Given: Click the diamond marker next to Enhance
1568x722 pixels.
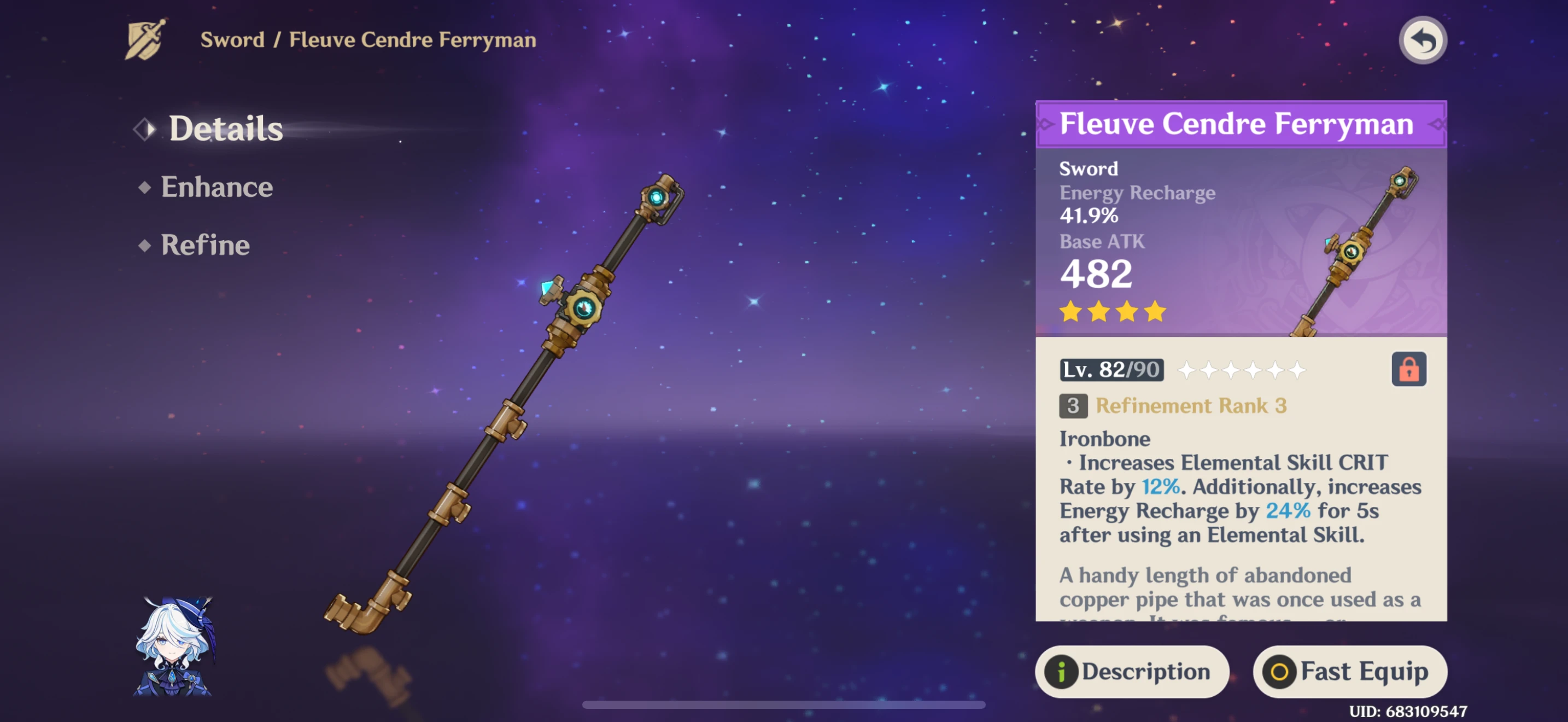Looking at the screenshot, I should (144, 187).
